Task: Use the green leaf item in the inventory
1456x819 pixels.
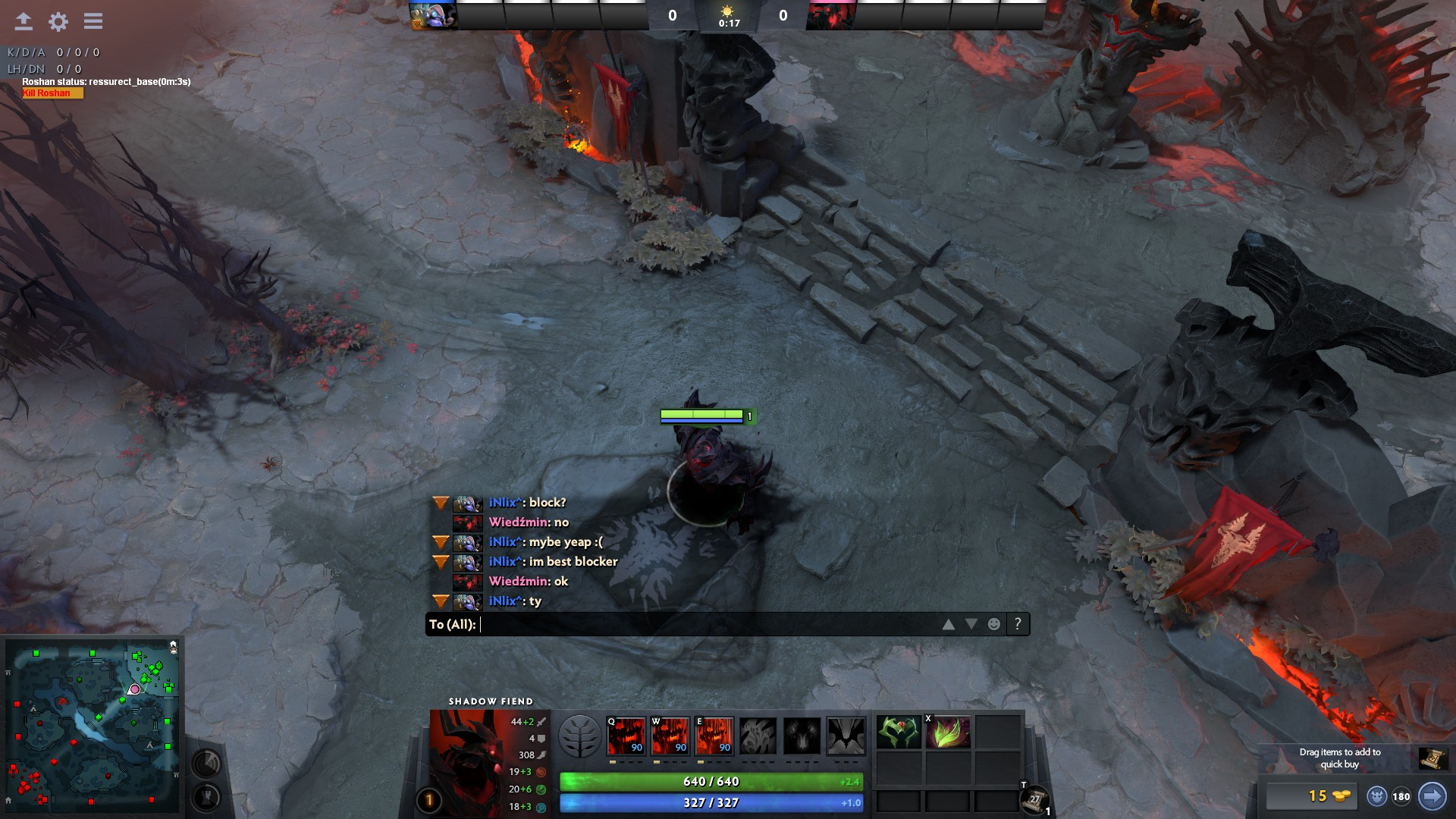Action: [x=947, y=733]
